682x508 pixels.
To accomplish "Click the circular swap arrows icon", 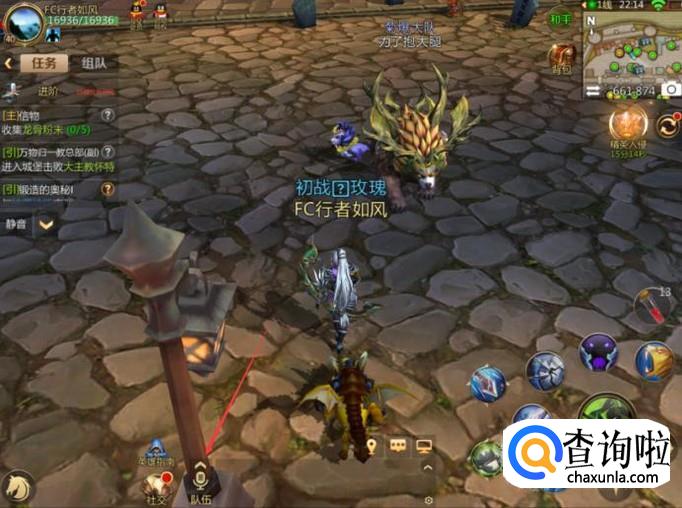I will click(x=668, y=127).
